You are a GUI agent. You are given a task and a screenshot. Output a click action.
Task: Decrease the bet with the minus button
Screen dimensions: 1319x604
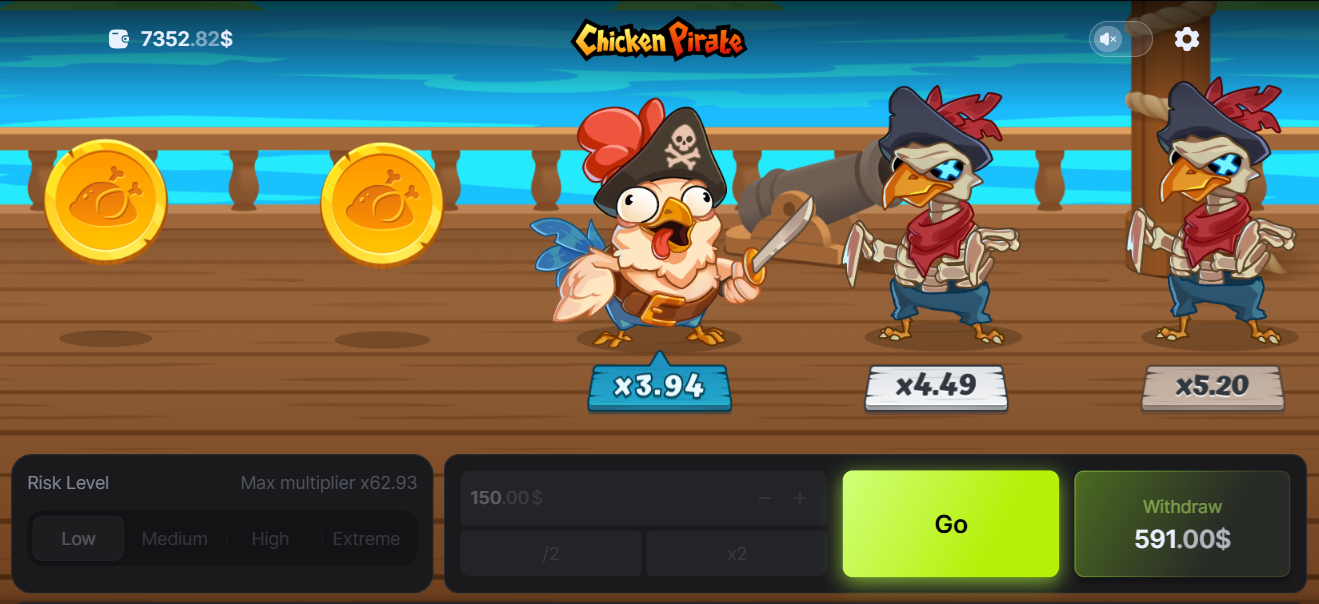764,498
